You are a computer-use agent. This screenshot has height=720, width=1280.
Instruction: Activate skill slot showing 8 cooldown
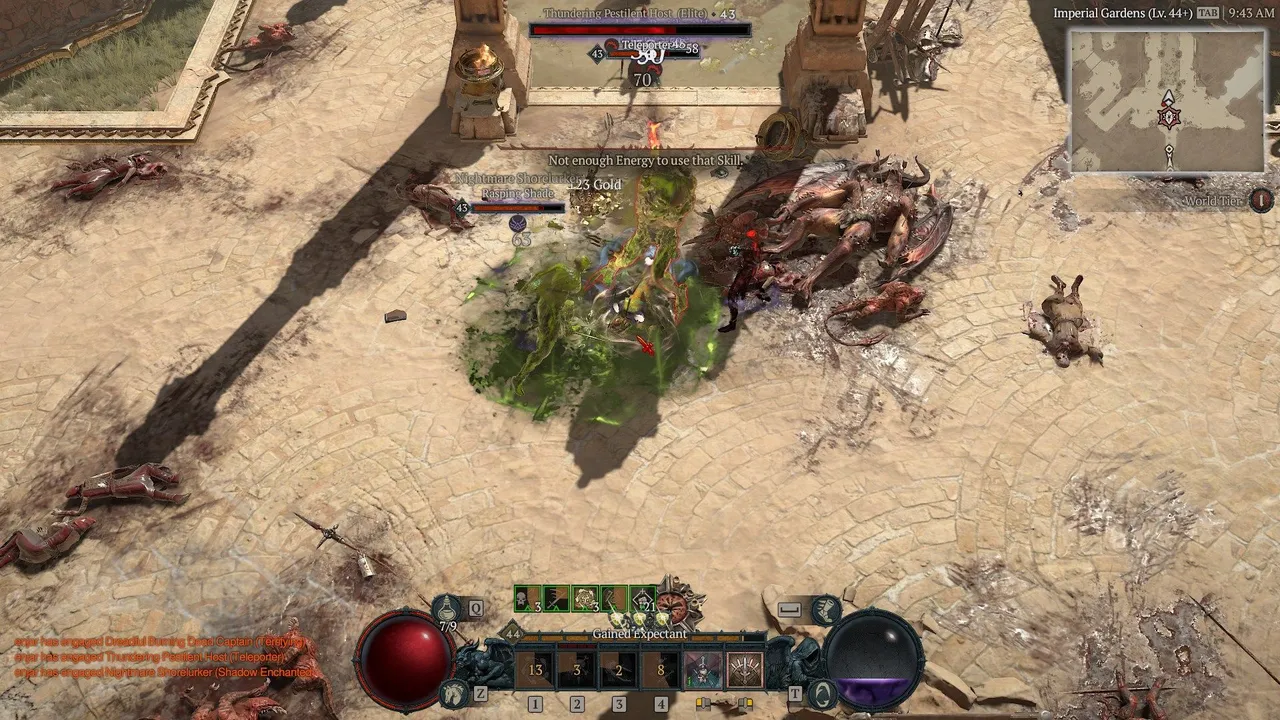click(x=661, y=670)
